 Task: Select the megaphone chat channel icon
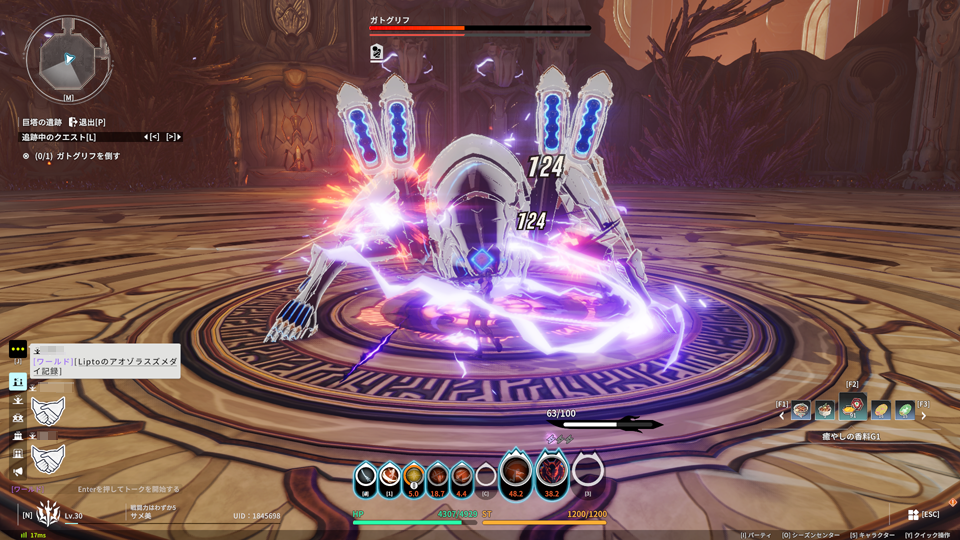18,472
